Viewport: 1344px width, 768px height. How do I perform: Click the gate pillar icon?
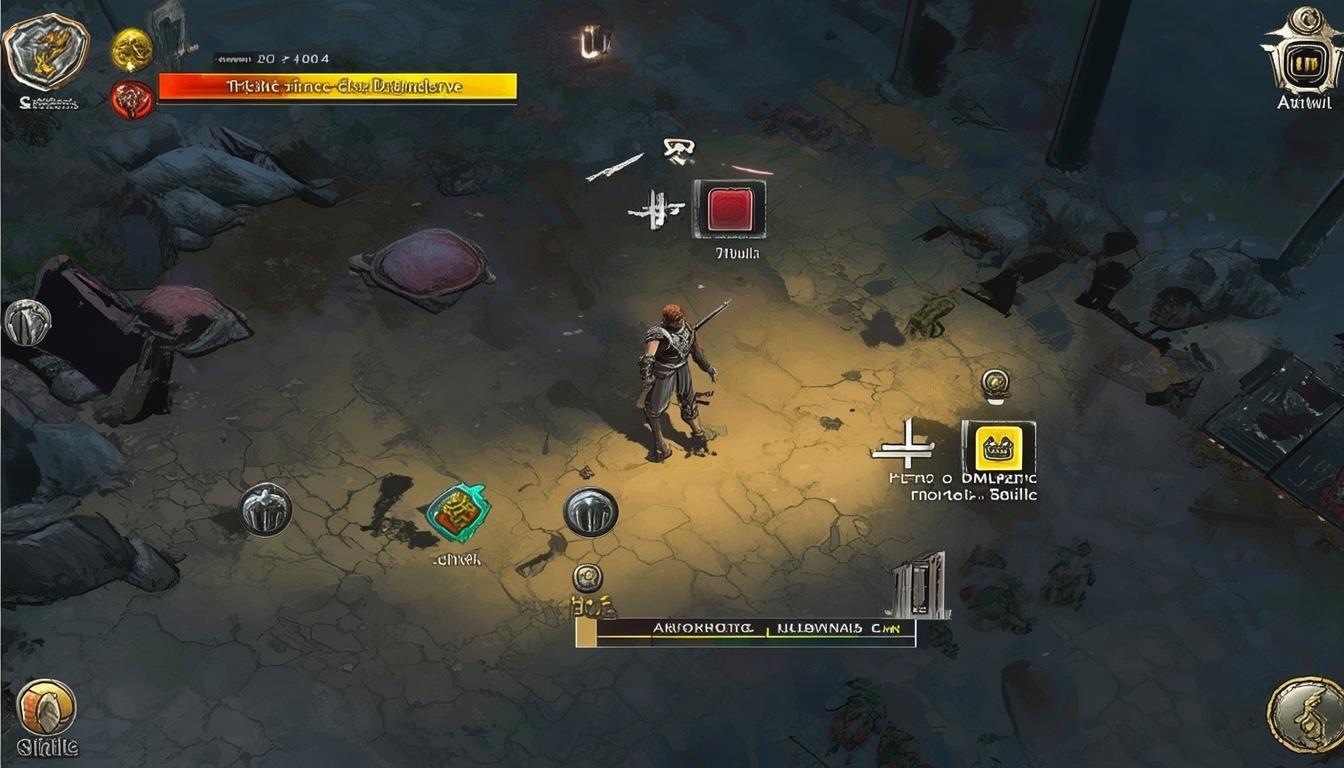tap(918, 585)
